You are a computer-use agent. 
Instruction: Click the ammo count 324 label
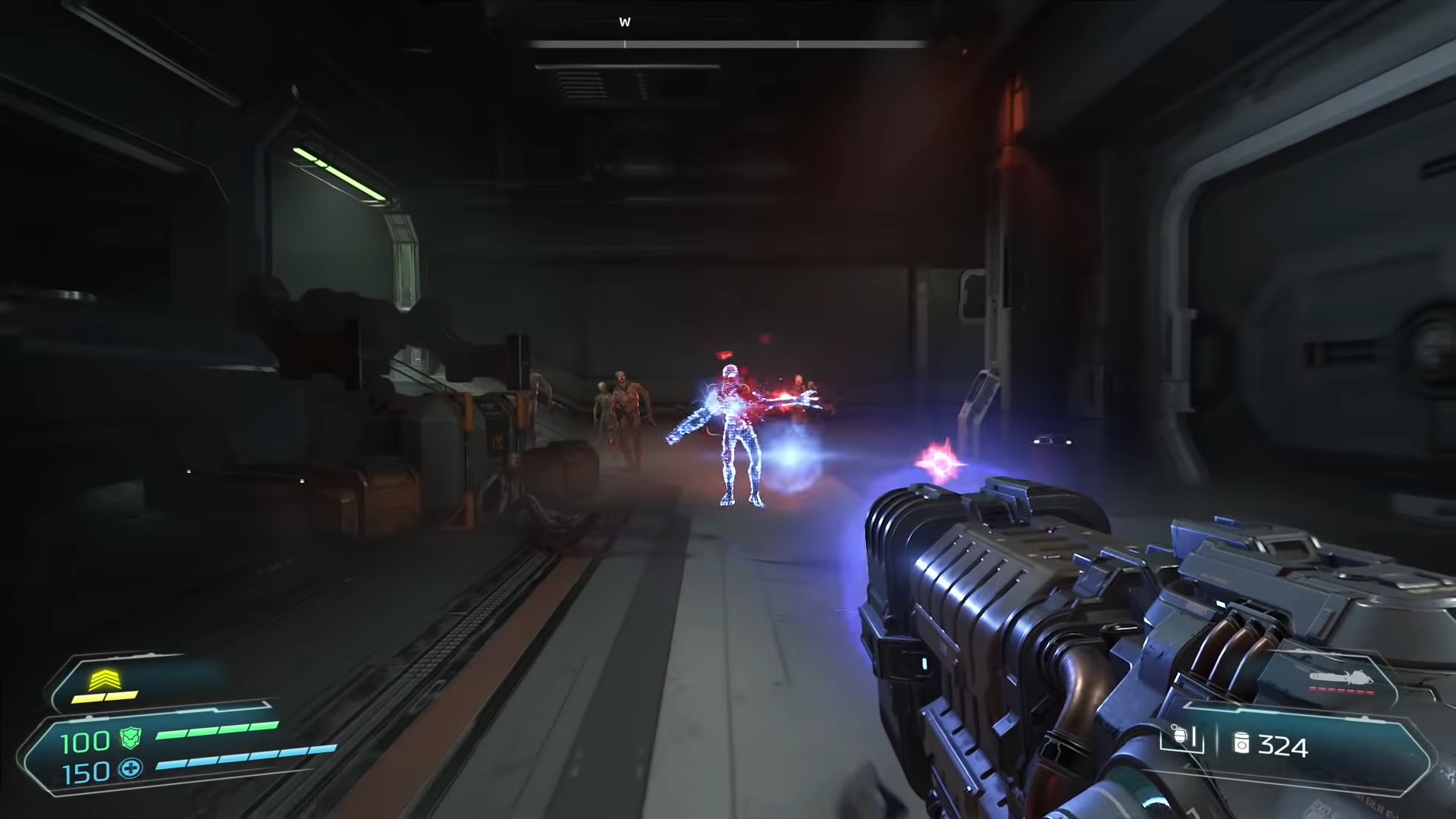[x=1284, y=747]
